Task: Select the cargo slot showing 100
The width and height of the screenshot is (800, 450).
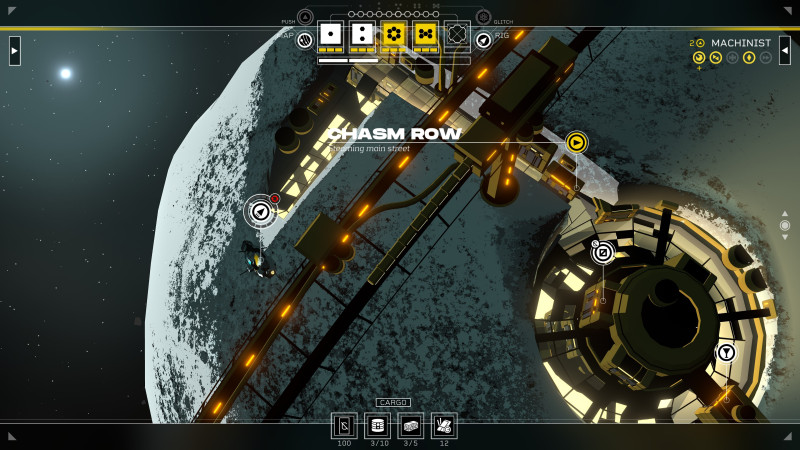Action: 344,425
